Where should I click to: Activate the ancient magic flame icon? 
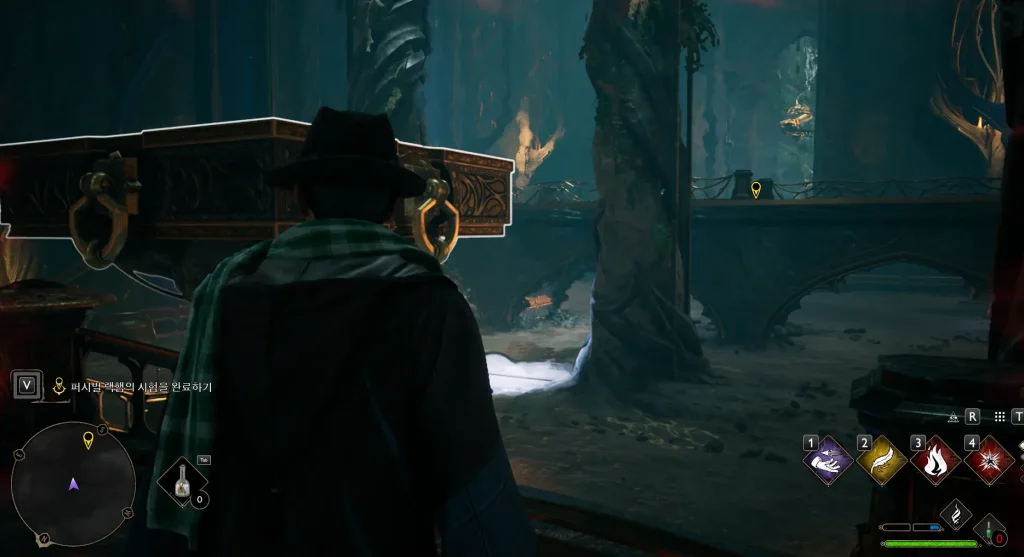pos(956,514)
